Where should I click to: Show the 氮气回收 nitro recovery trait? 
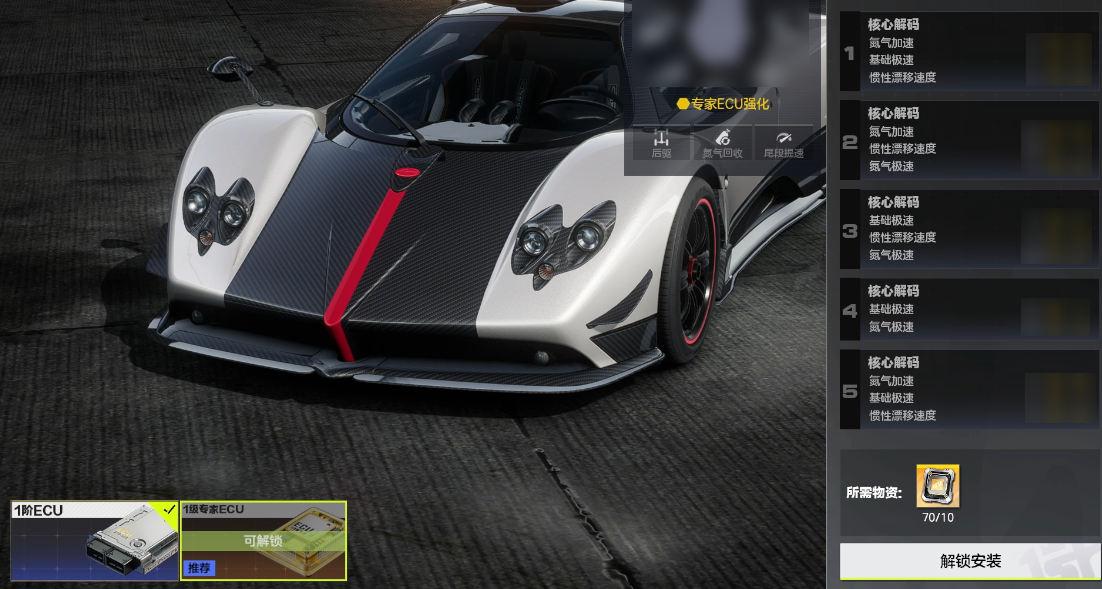tap(722, 144)
